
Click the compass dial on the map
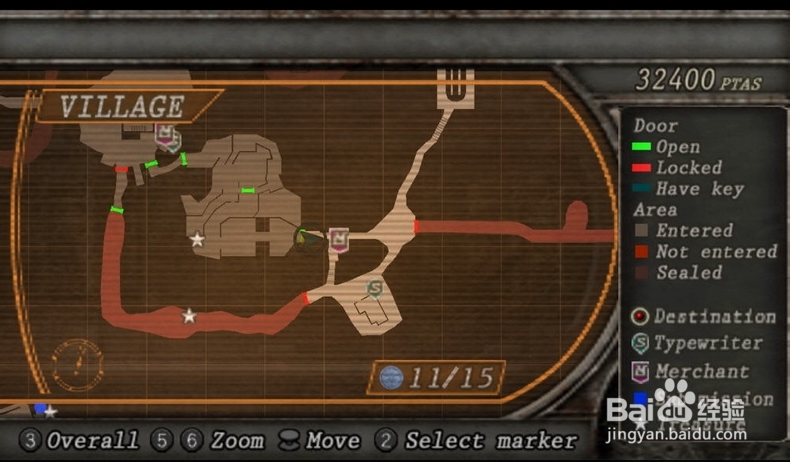click(78, 365)
